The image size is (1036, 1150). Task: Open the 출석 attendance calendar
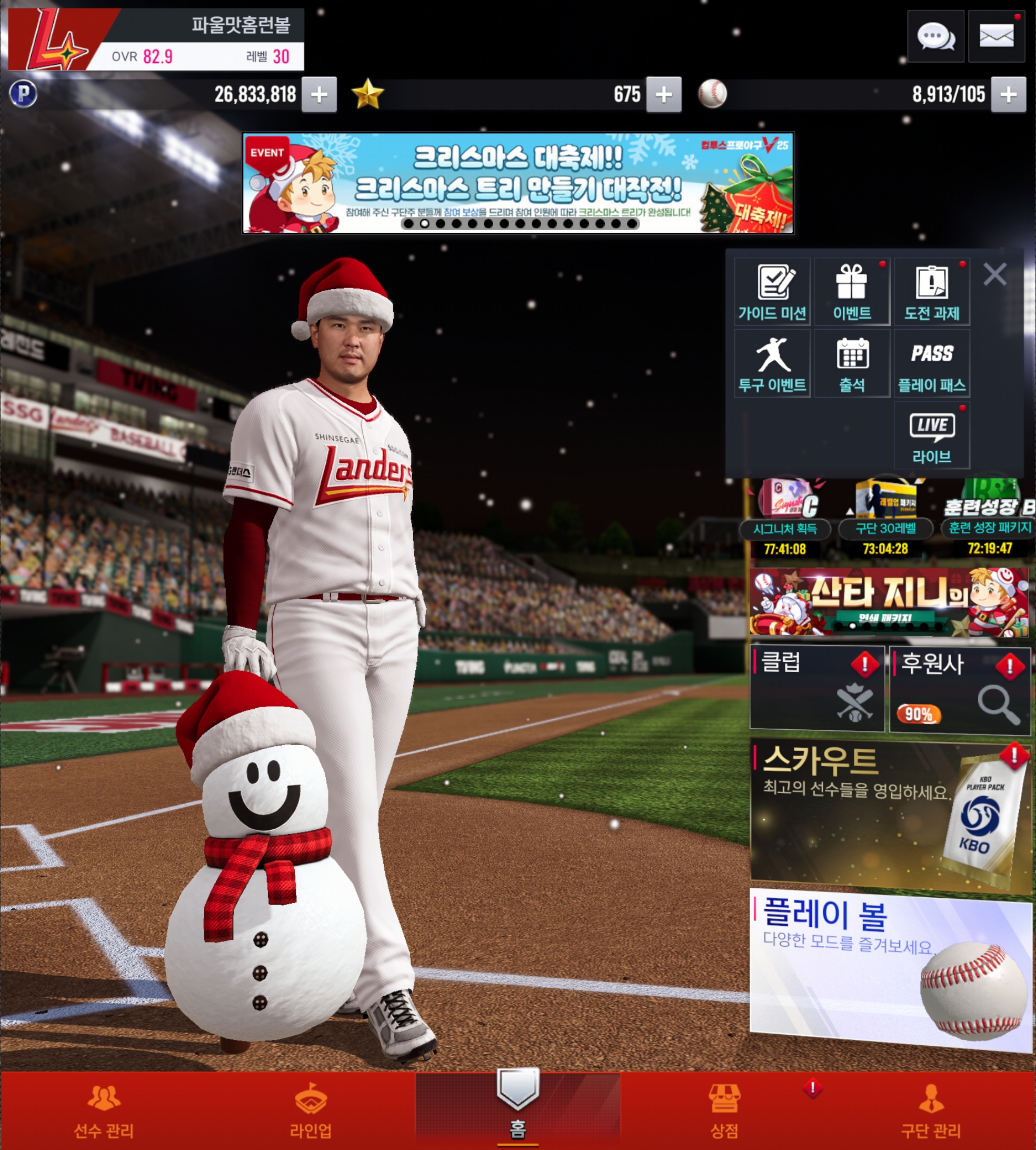pos(852,364)
